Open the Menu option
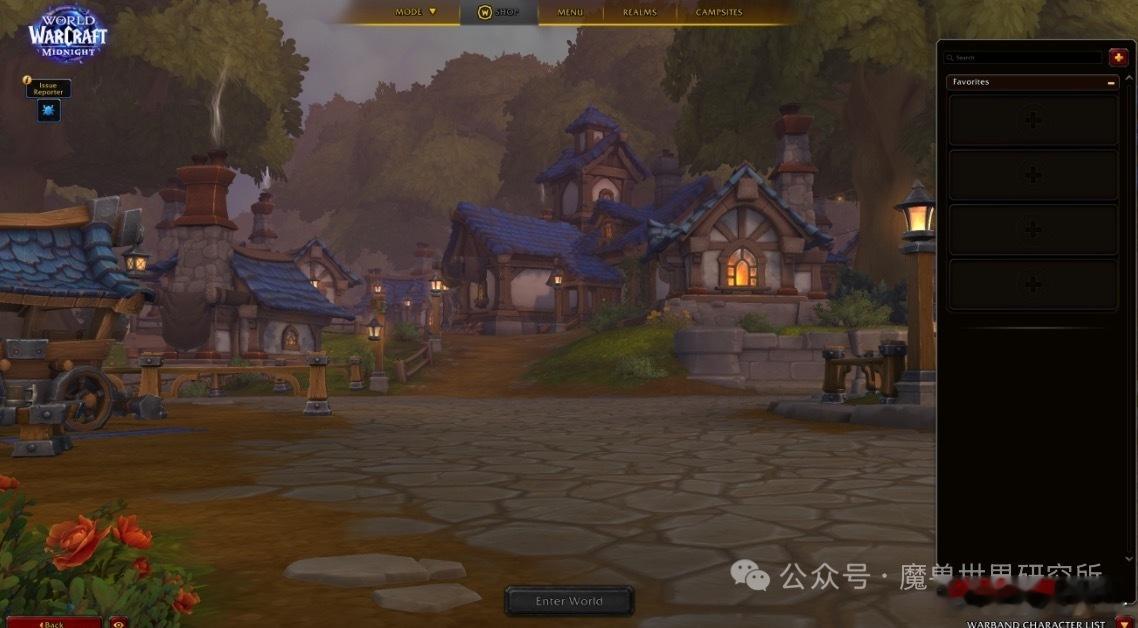 point(570,12)
